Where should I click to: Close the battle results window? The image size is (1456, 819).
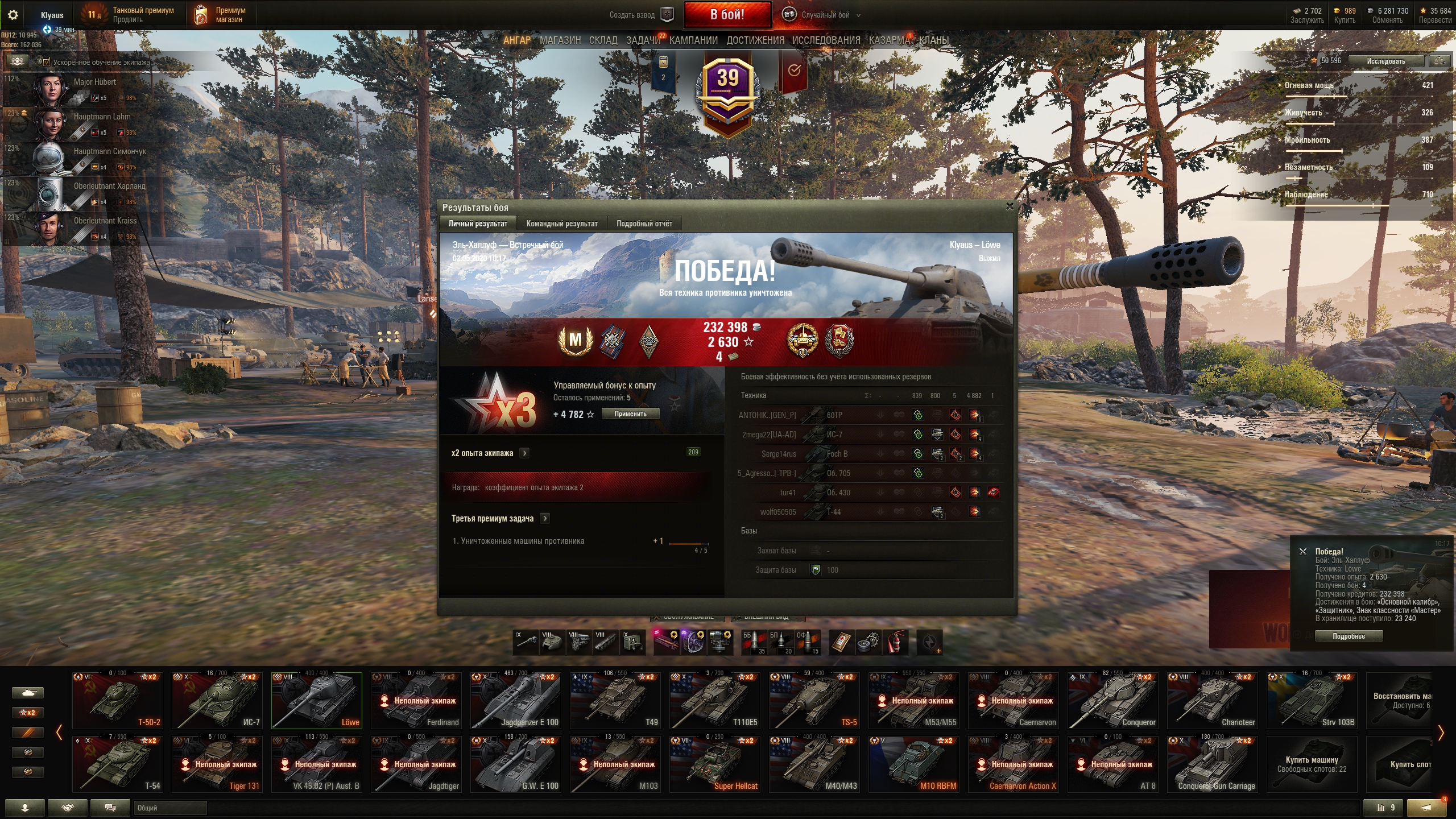[x=1010, y=206]
